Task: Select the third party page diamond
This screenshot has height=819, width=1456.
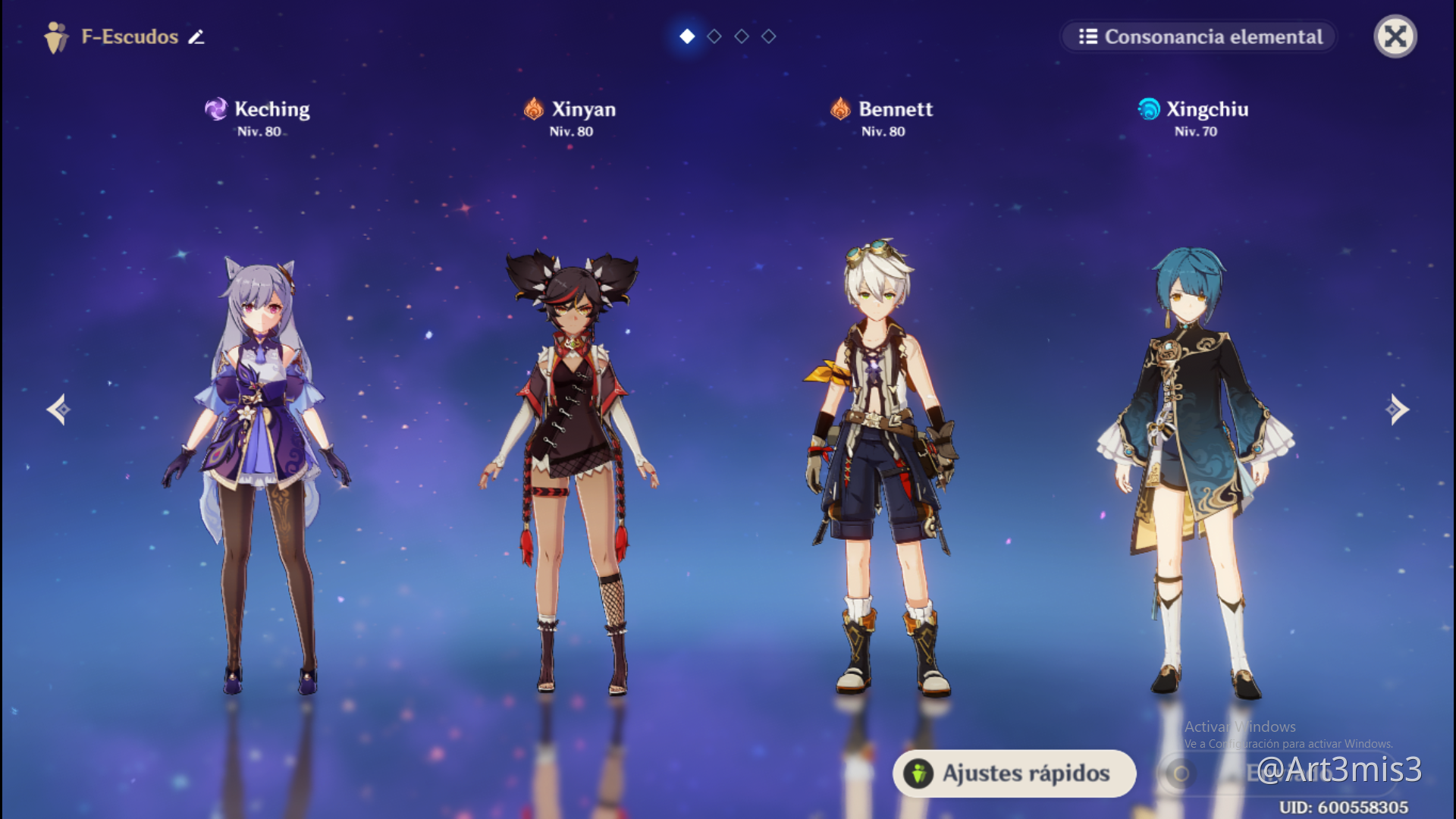Action: pos(741,36)
